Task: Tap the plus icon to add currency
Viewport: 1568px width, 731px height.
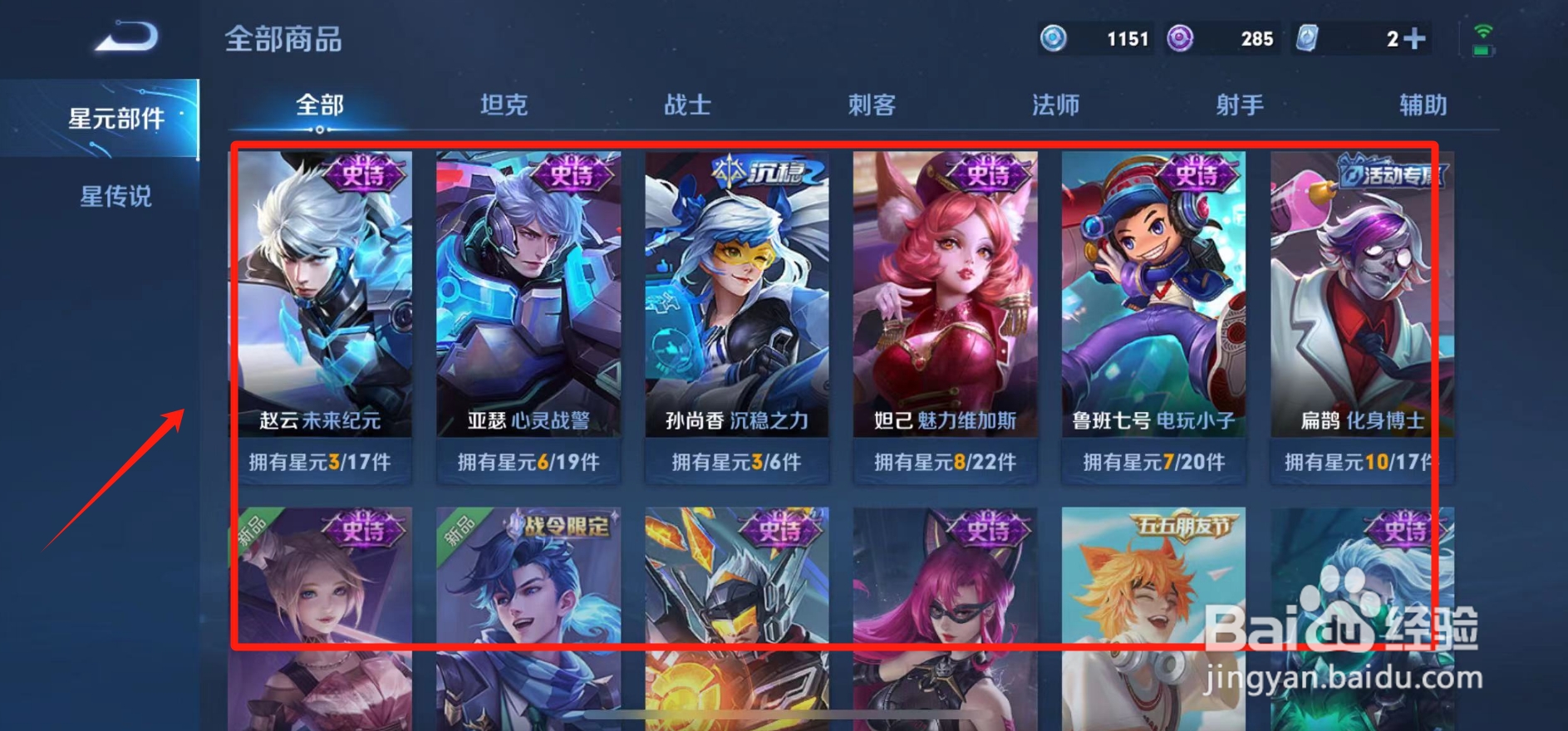Action: 1412,37
